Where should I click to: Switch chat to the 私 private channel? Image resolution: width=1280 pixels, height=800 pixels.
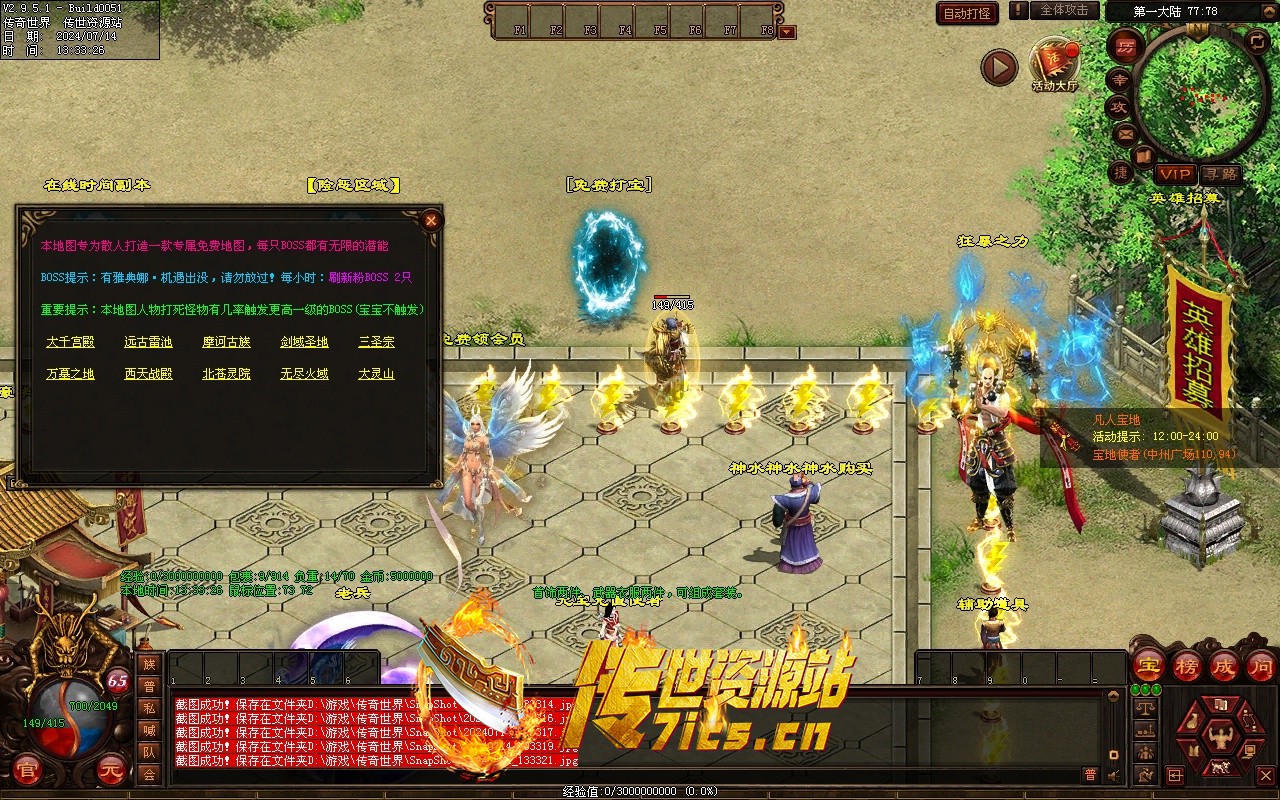pos(149,708)
